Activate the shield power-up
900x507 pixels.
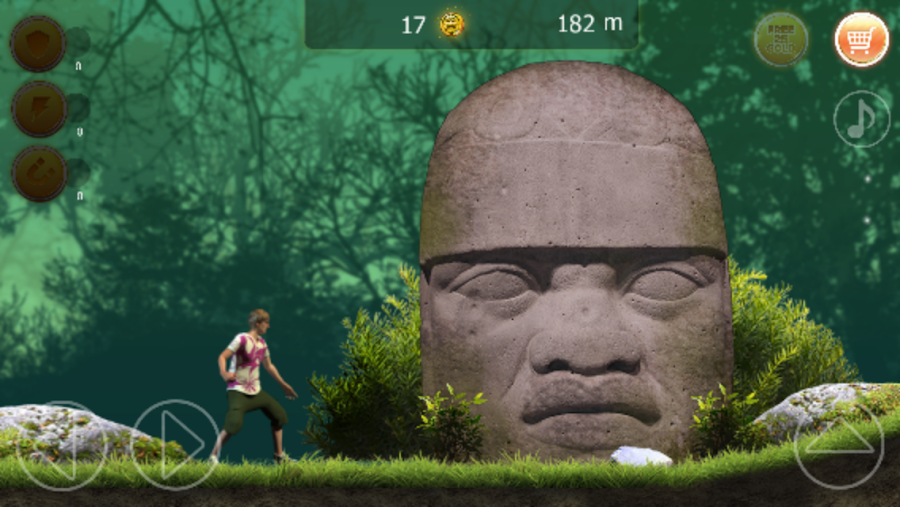(x=38, y=43)
